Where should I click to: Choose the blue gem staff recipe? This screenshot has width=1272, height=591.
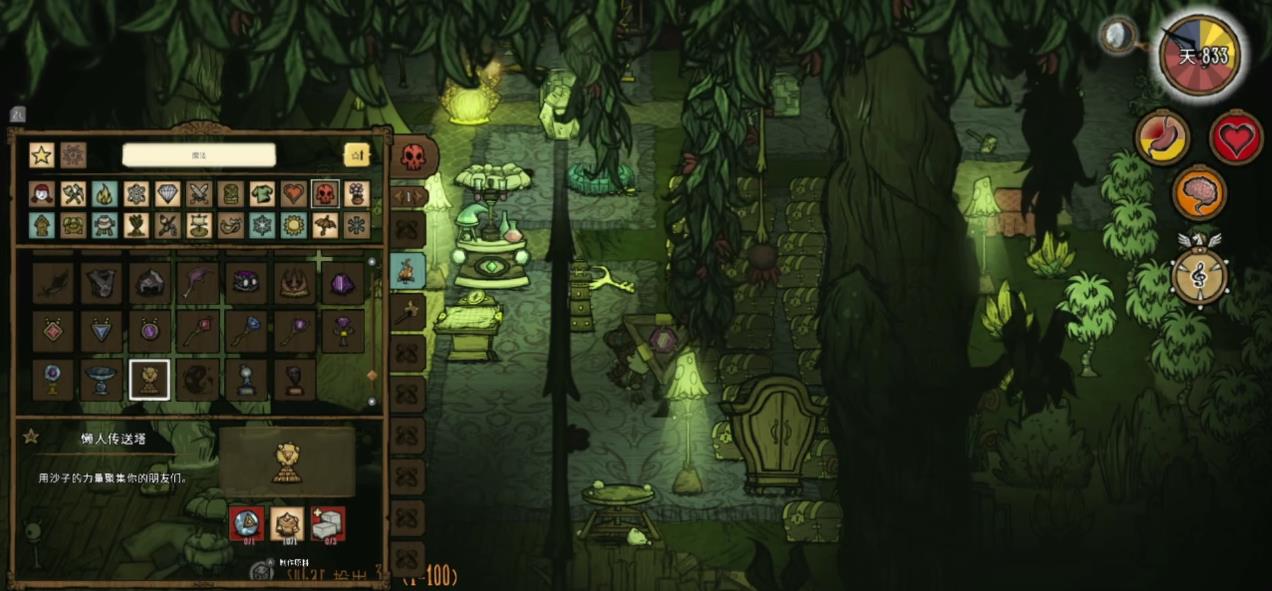tap(246, 331)
